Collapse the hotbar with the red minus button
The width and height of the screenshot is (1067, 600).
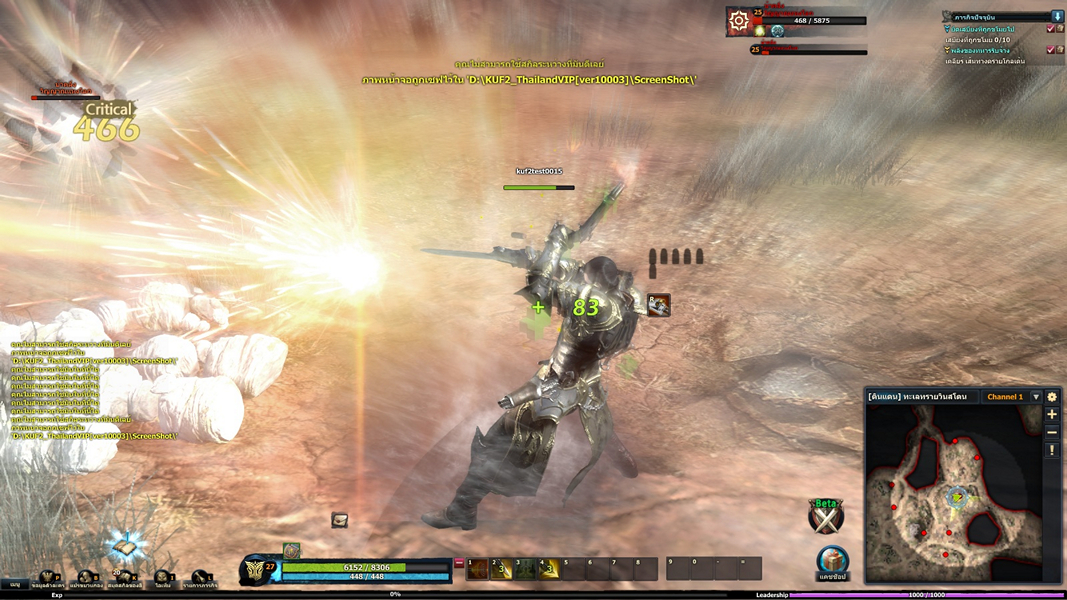click(x=459, y=564)
